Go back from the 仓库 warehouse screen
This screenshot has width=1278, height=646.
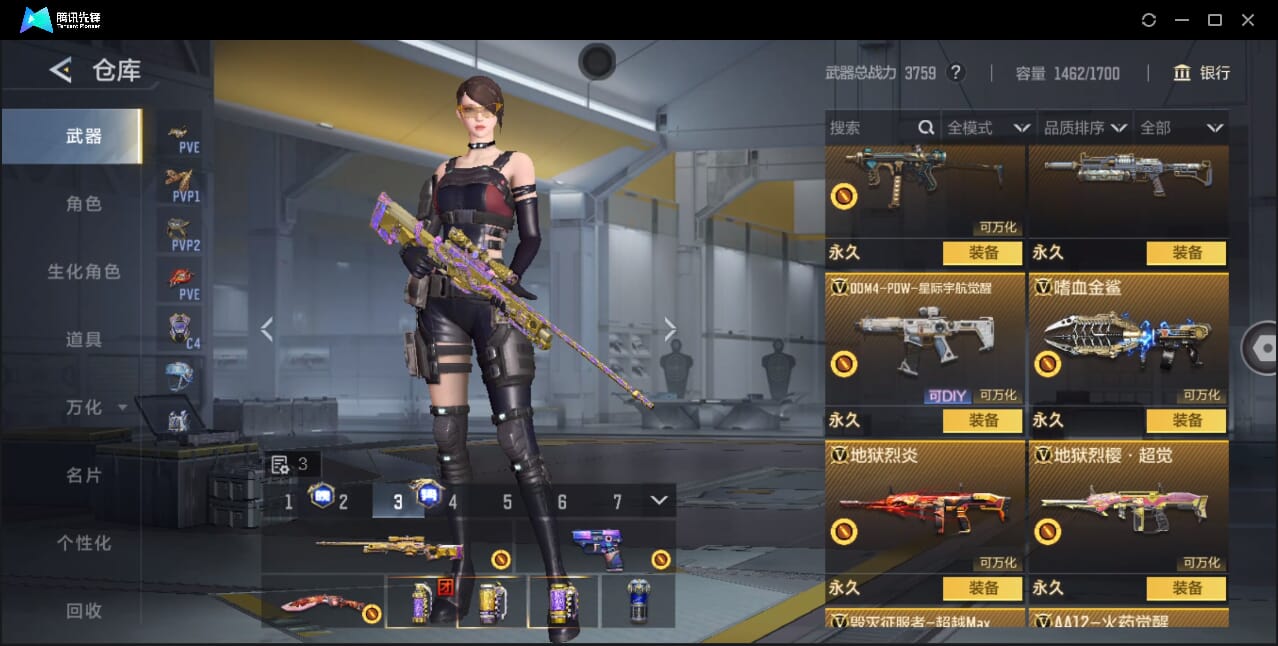[61, 70]
